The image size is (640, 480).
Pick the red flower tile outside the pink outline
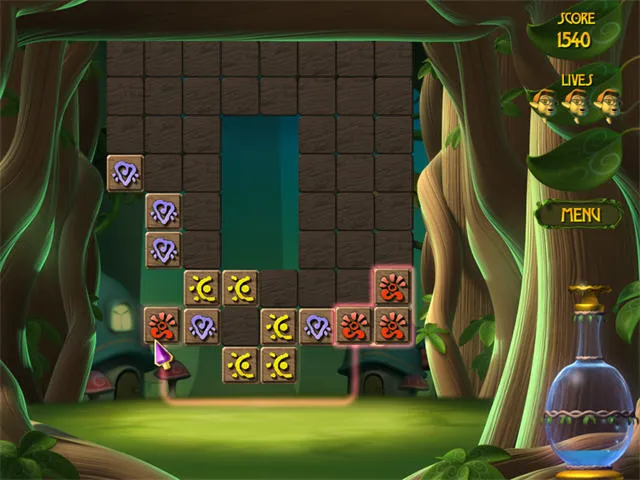pyautogui.click(x=163, y=326)
